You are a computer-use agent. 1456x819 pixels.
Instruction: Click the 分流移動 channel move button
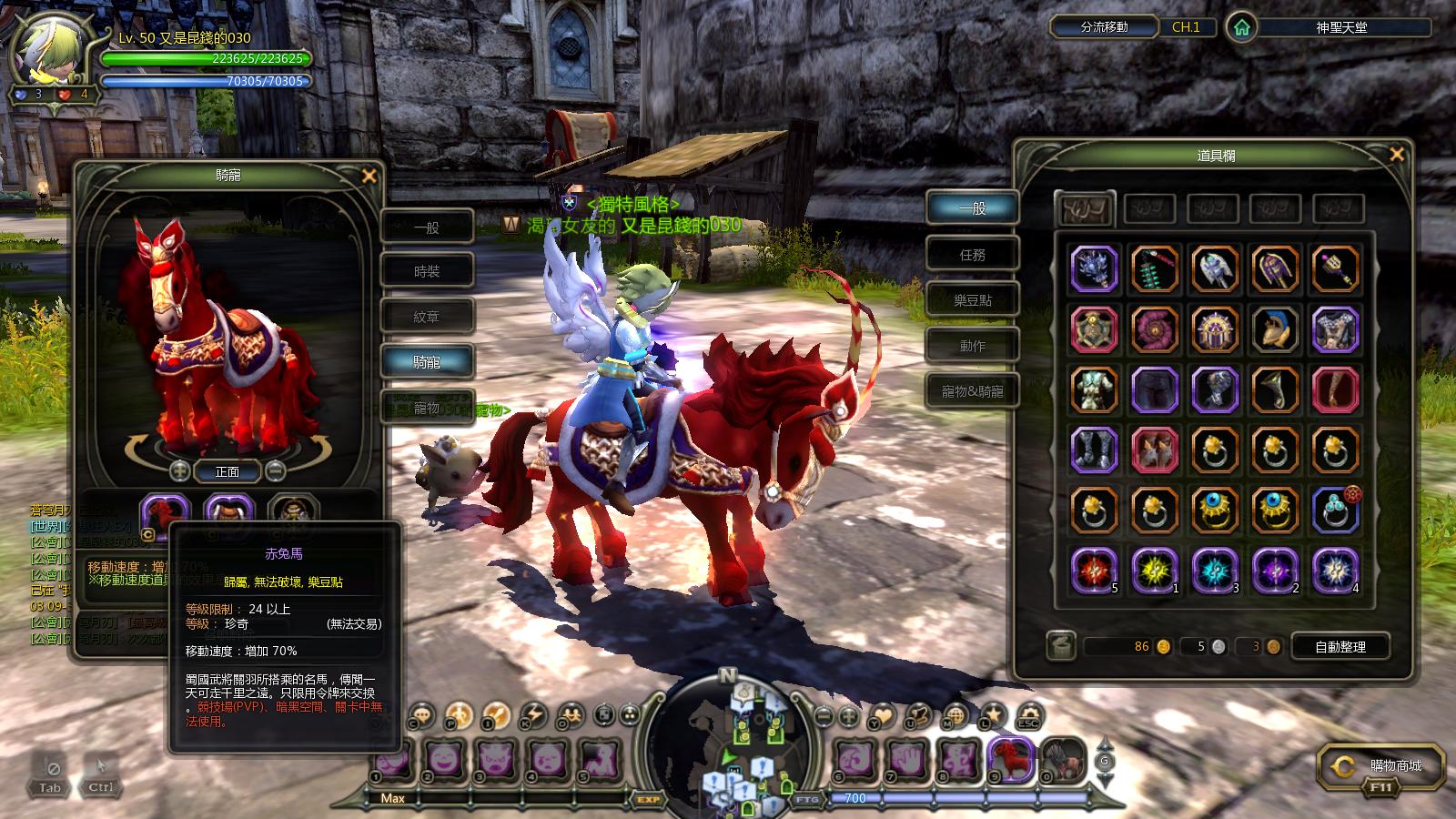[1104, 27]
